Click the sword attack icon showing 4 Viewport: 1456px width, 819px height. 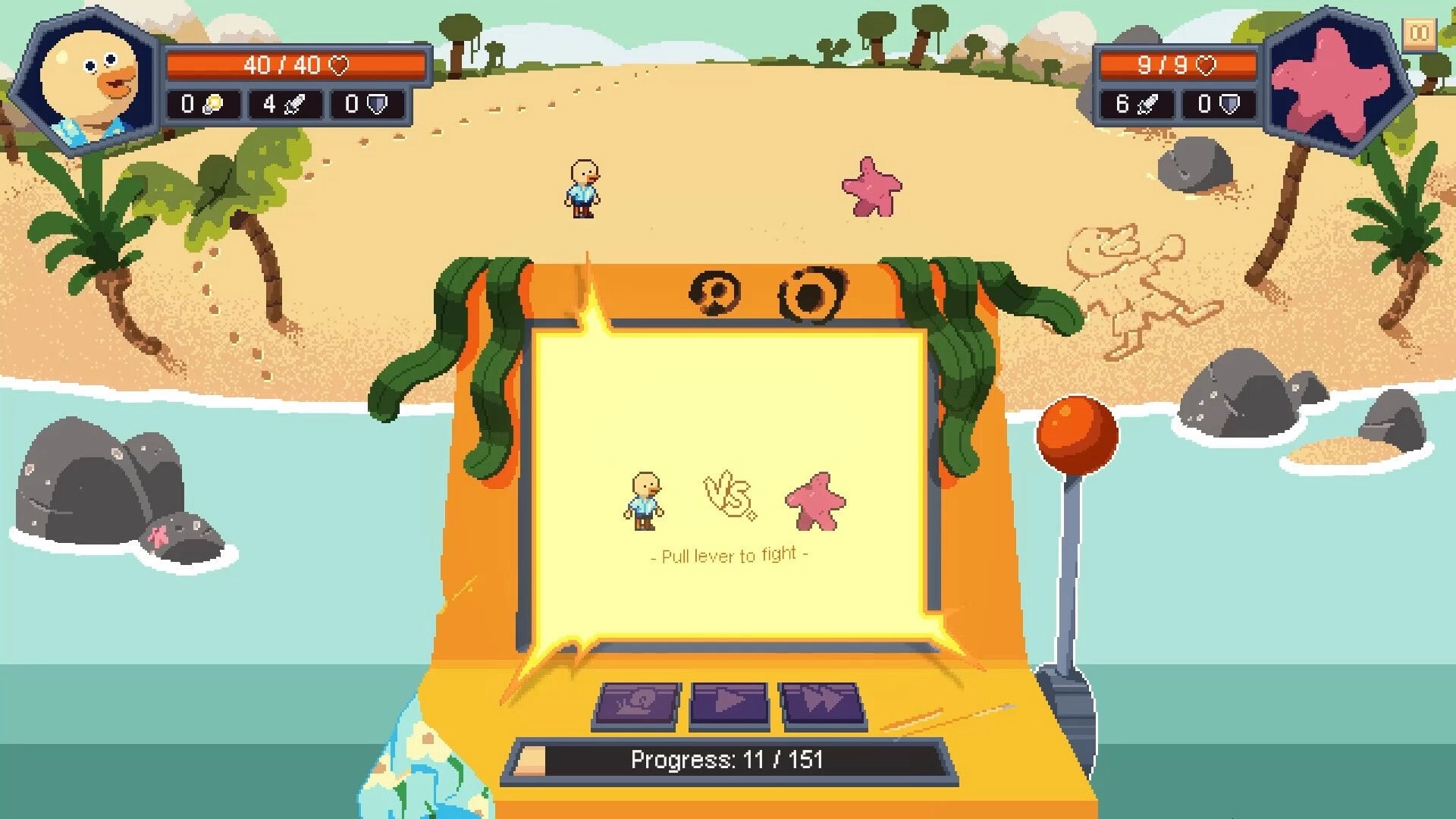(295, 103)
